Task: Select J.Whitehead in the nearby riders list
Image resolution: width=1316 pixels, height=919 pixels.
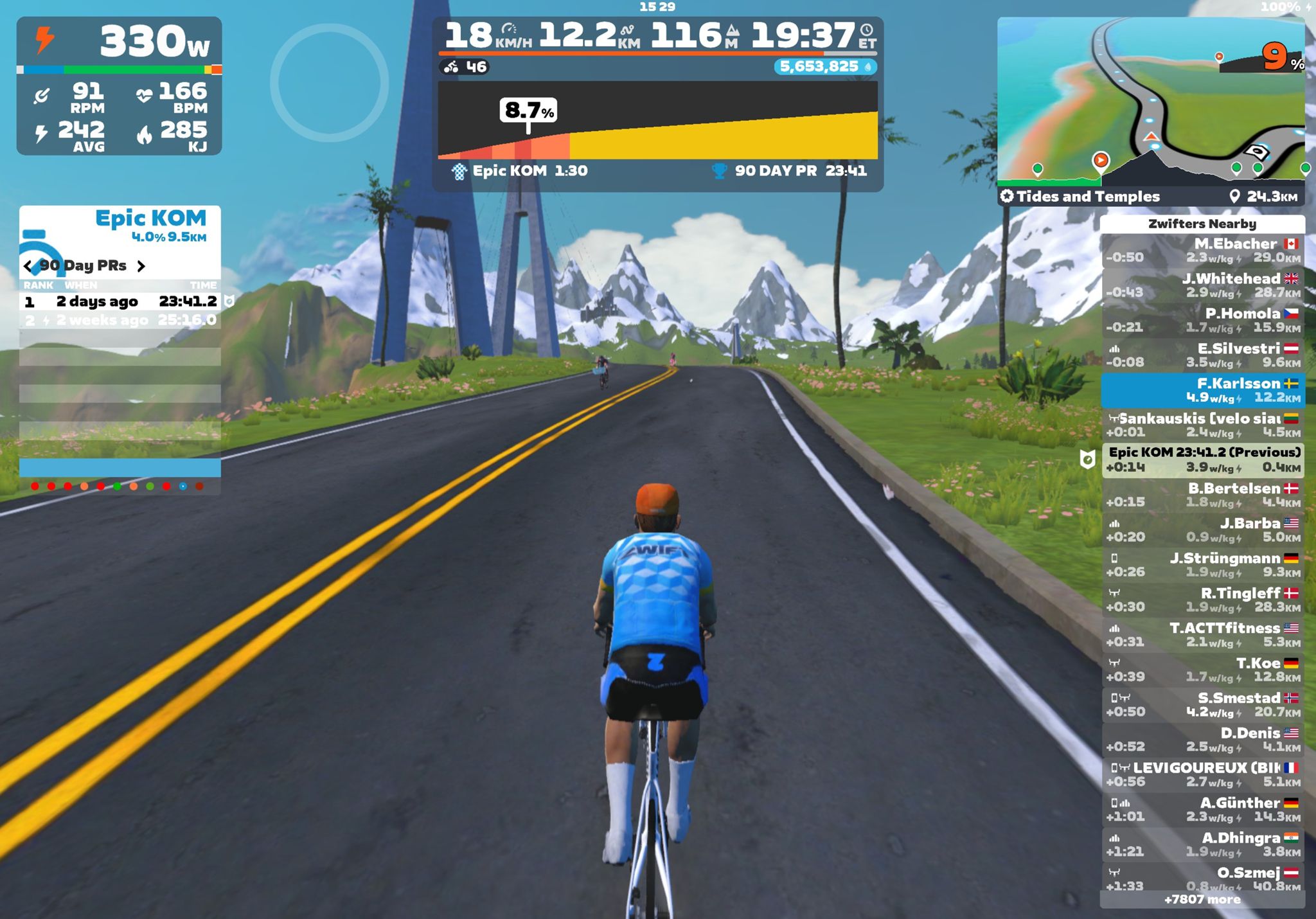Action: [1202, 285]
